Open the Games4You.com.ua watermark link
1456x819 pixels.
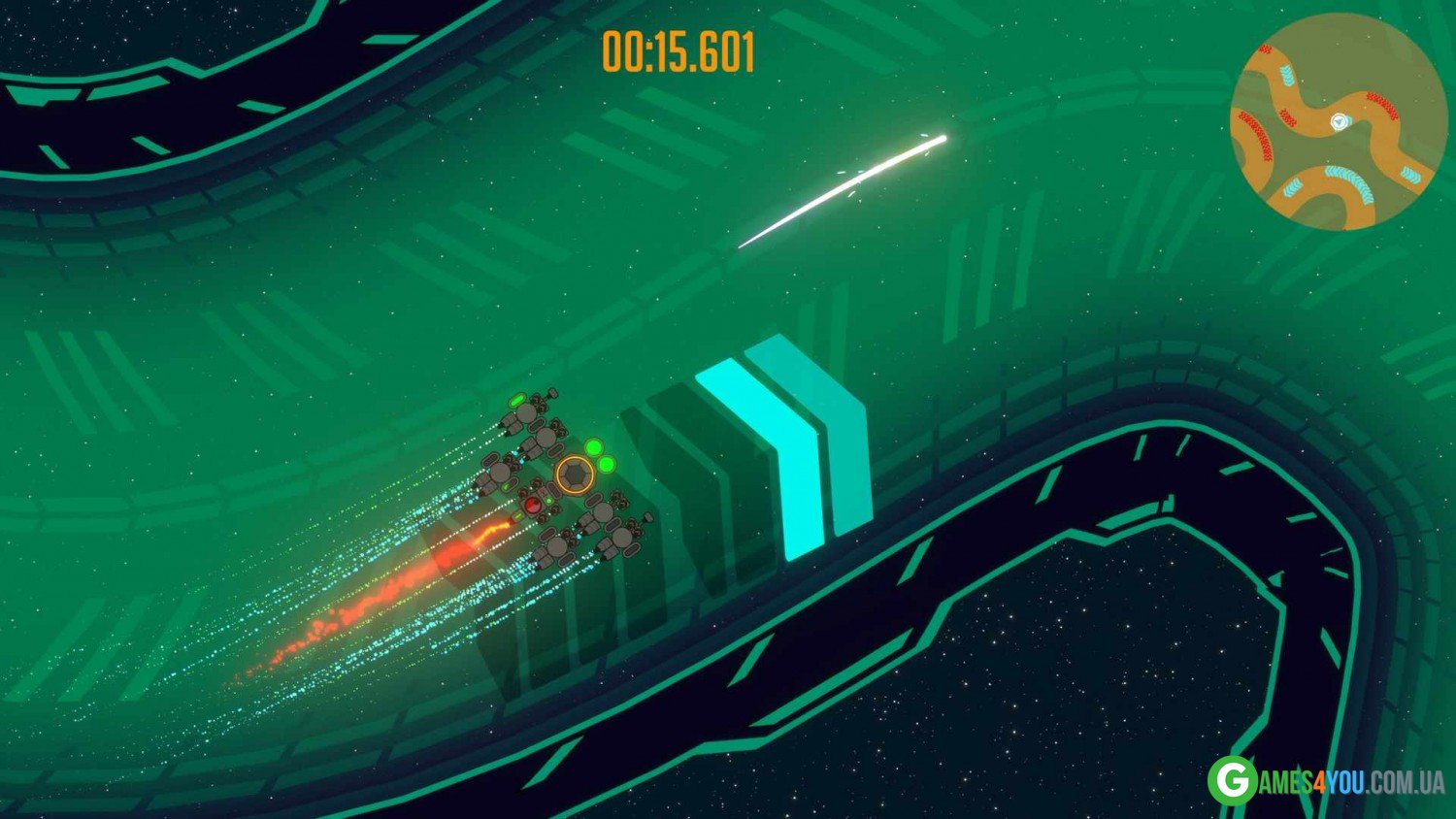pyautogui.click(x=1326, y=780)
